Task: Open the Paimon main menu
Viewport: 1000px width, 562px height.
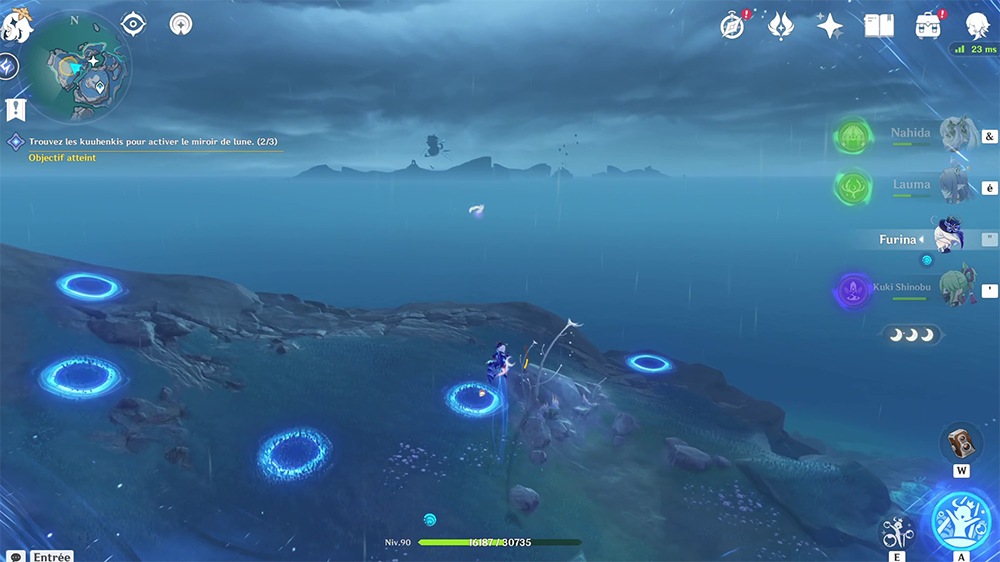Action: pyautogui.click(x=17, y=25)
